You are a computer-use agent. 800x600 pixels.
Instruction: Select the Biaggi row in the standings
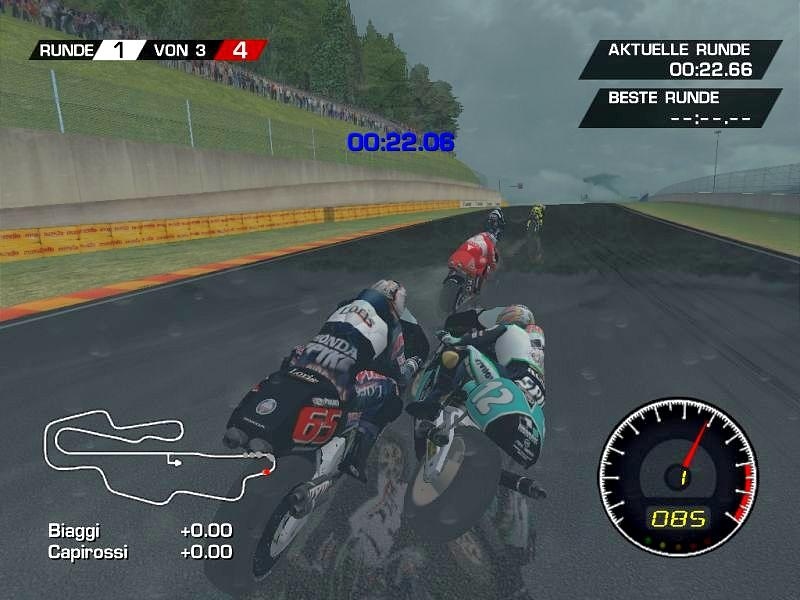click(139, 530)
